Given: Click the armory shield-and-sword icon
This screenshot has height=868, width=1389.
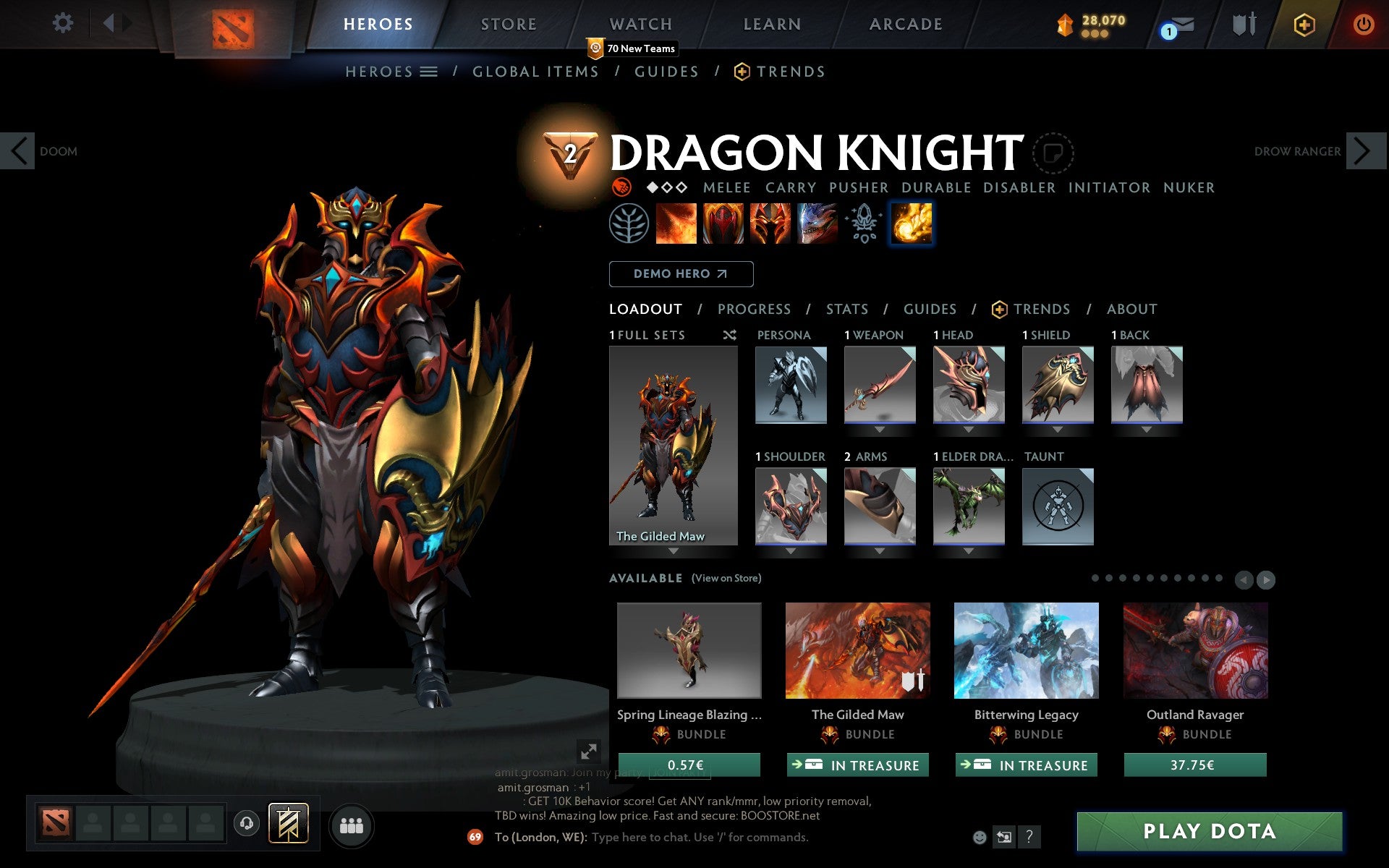Looking at the screenshot, I should (x=1246, y=23).
